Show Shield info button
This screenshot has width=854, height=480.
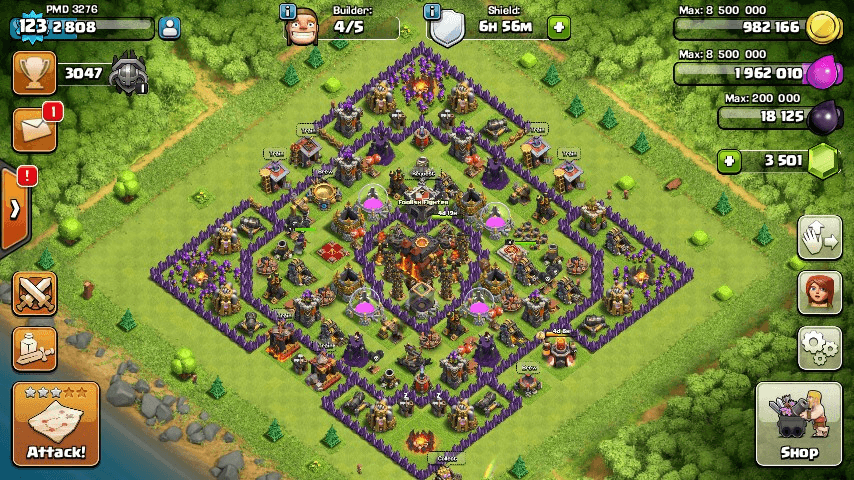tap(432, 12)
